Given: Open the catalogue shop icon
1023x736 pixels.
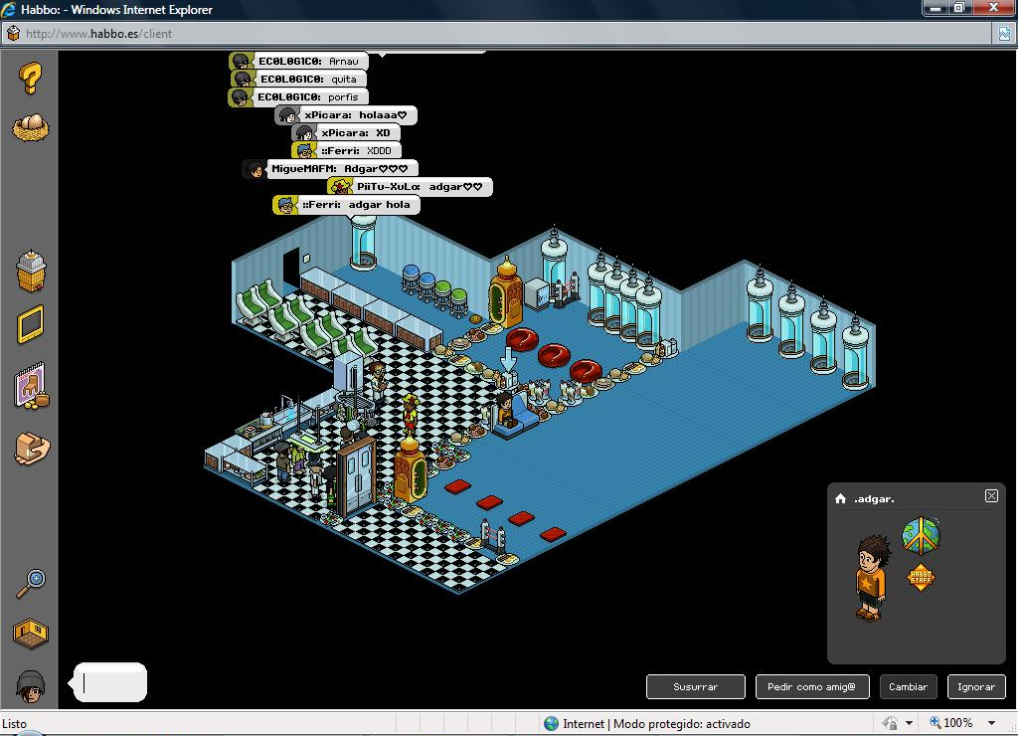Looking at the screenshot, I should pyautogui.click(x=31, y=271).
